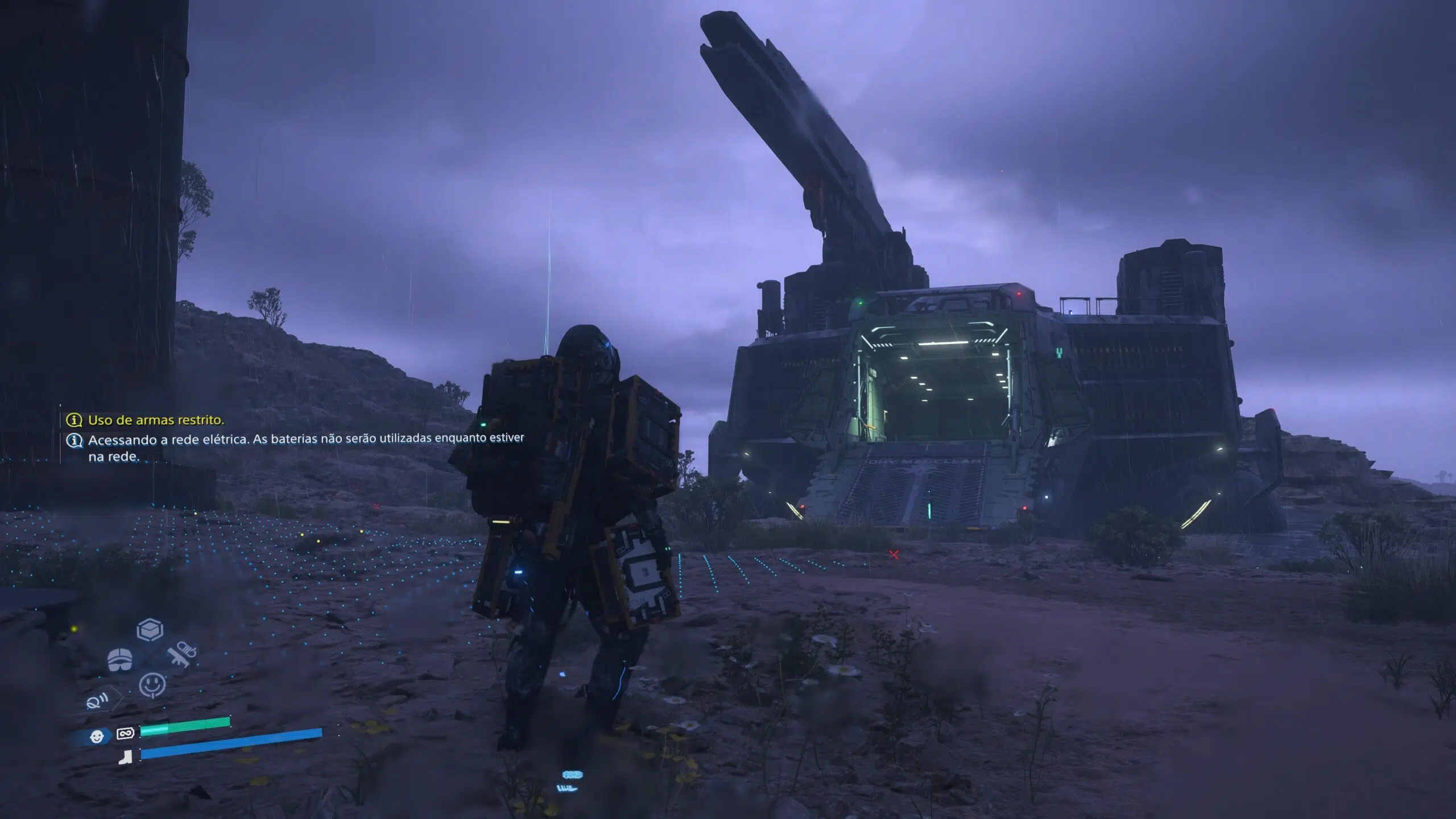Click the baby face BB status icon
This screenshot has width=1456, height=819.
coord(97,737)
